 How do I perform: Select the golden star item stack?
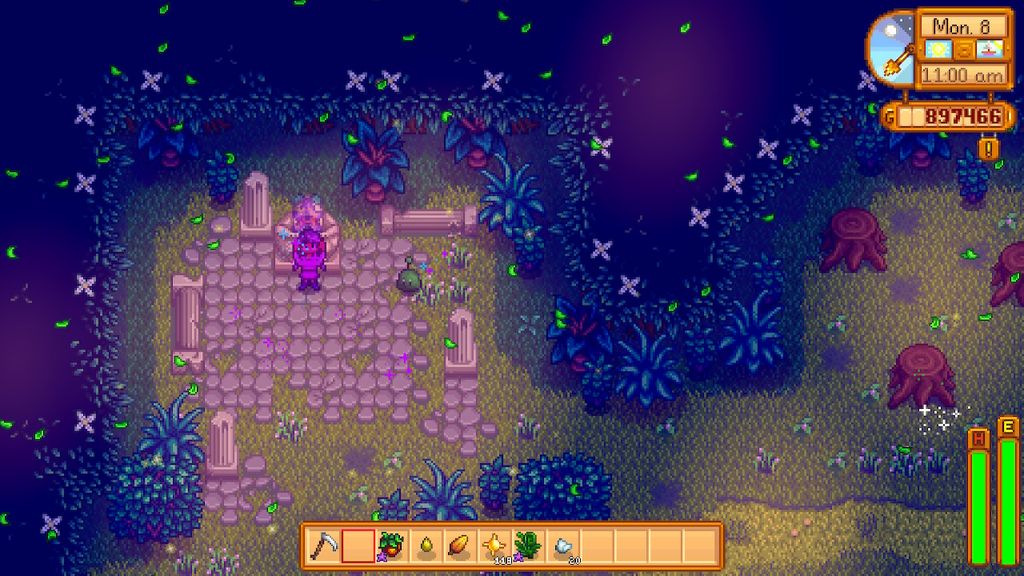494,546
